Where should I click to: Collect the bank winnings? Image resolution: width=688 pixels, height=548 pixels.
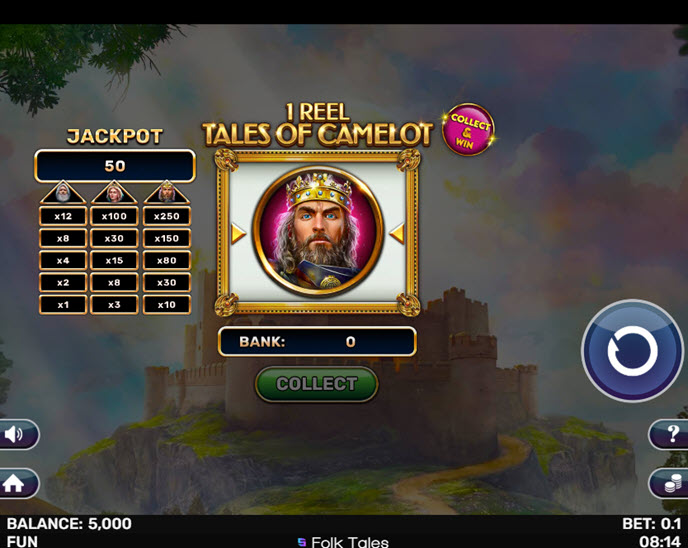pyautogui.click(x=316, y=384)
